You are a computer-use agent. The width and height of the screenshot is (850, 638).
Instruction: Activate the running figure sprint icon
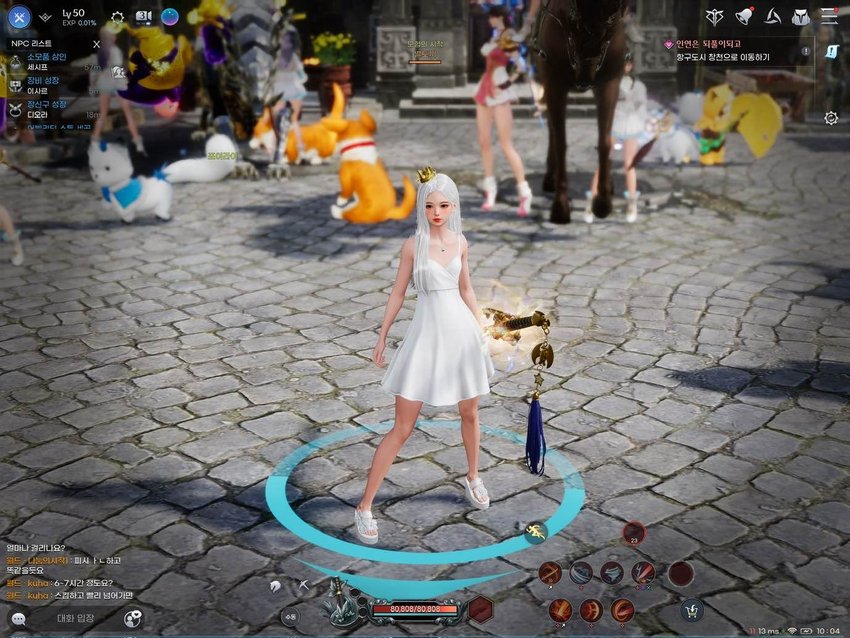coord(537,532)
